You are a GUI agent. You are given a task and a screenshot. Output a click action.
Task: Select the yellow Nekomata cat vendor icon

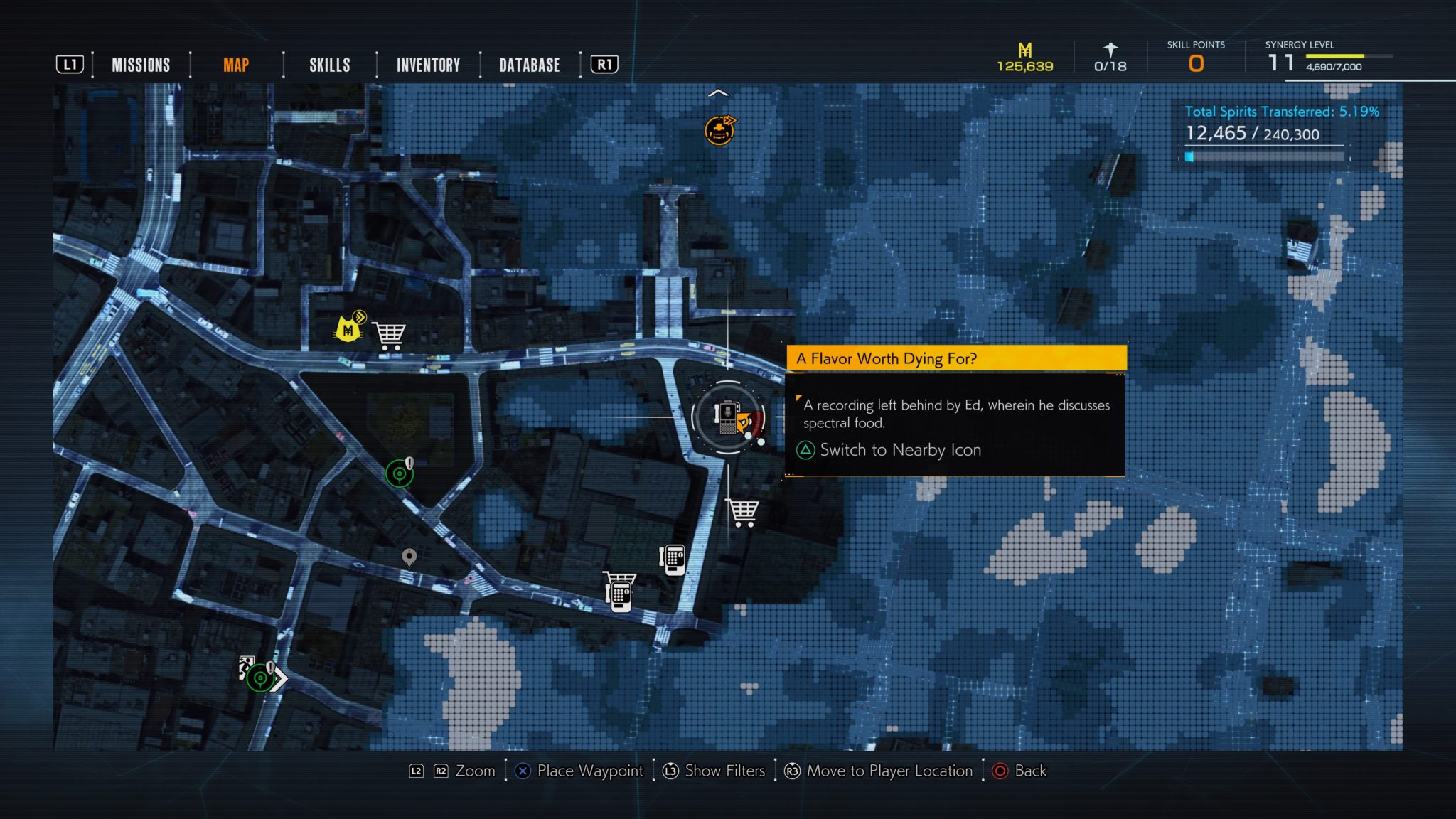pos(348,331)
